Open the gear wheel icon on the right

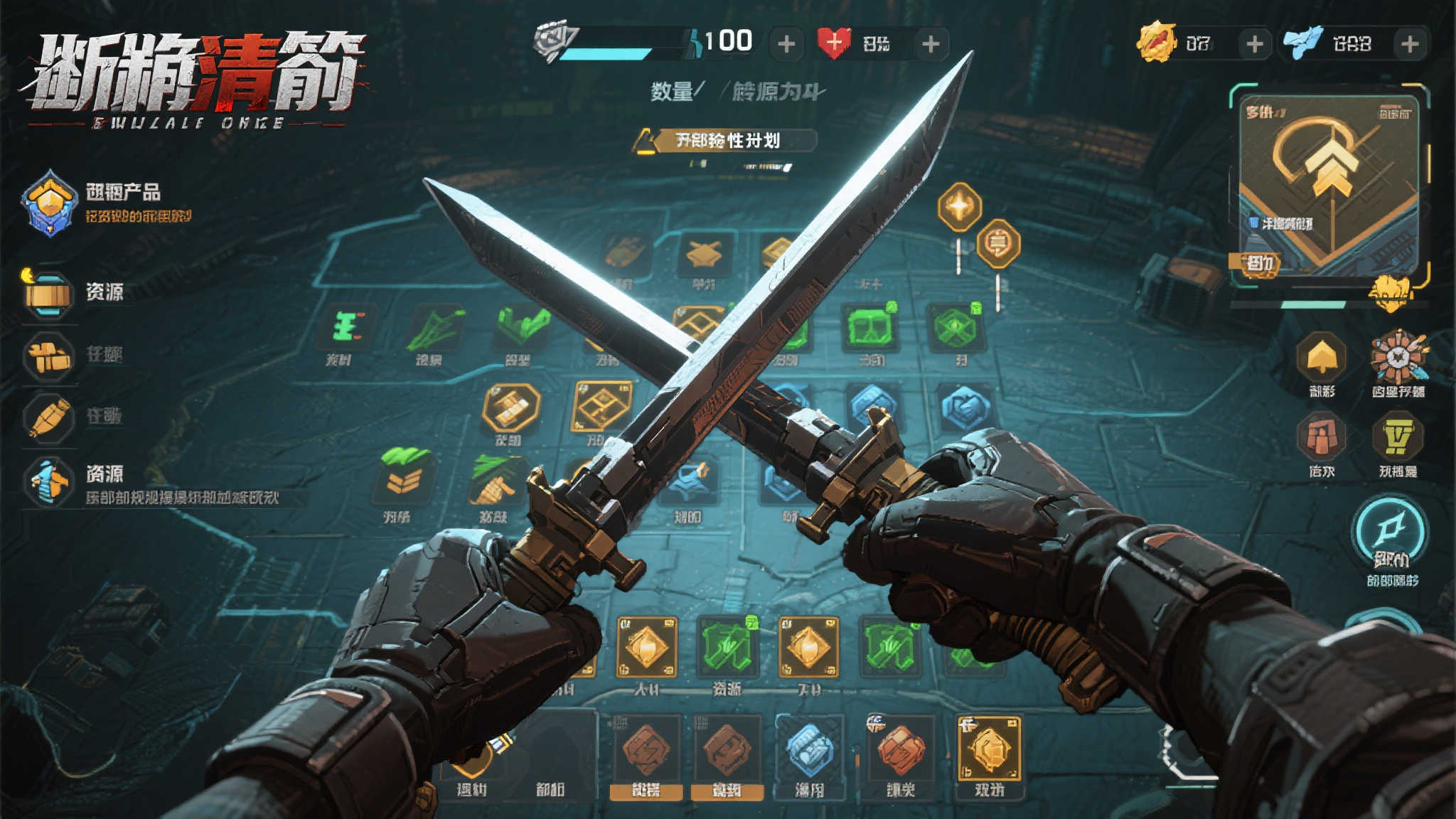pyautogui.click(x=1398, y=357)
